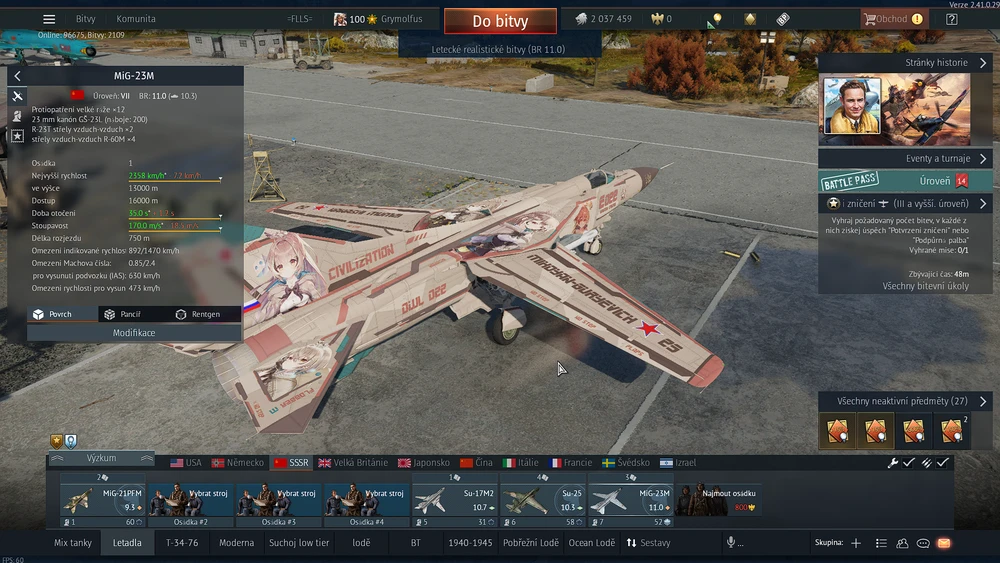Screen dimensions: 1000x563
Task: Open the Bitvy menu
Action: [x=86, y=19]
